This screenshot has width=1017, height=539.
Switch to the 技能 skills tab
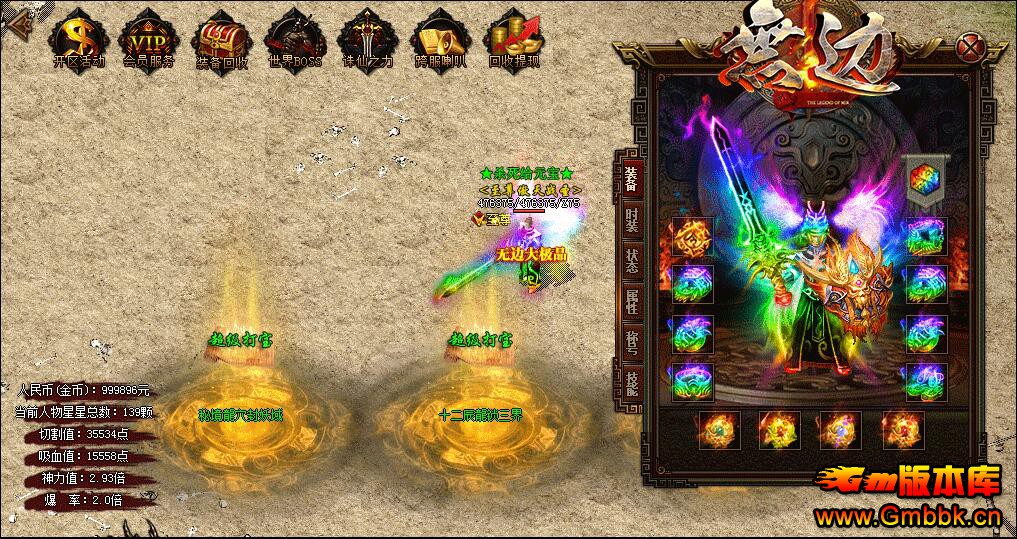[631, 382]
